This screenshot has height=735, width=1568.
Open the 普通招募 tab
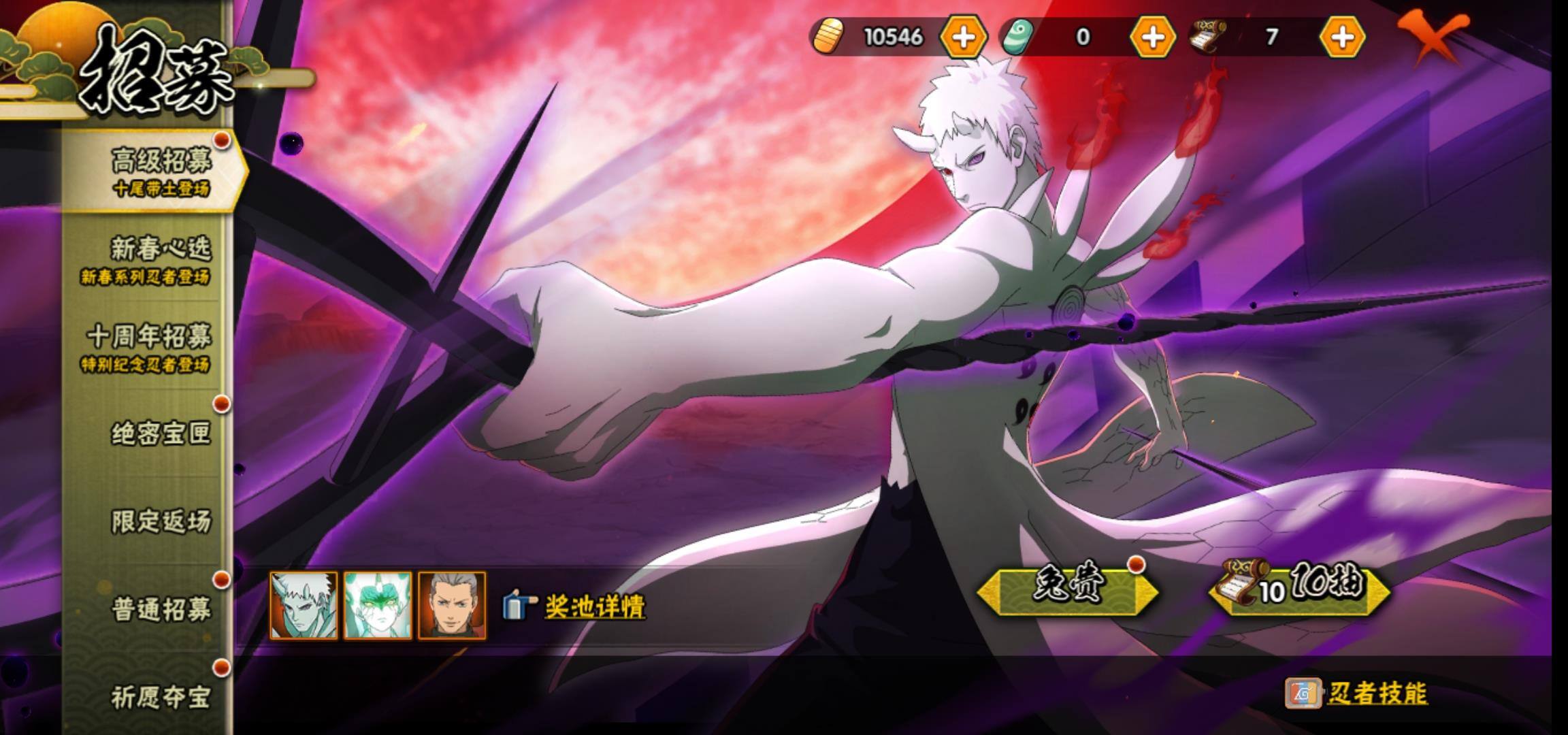click(161, 609)
